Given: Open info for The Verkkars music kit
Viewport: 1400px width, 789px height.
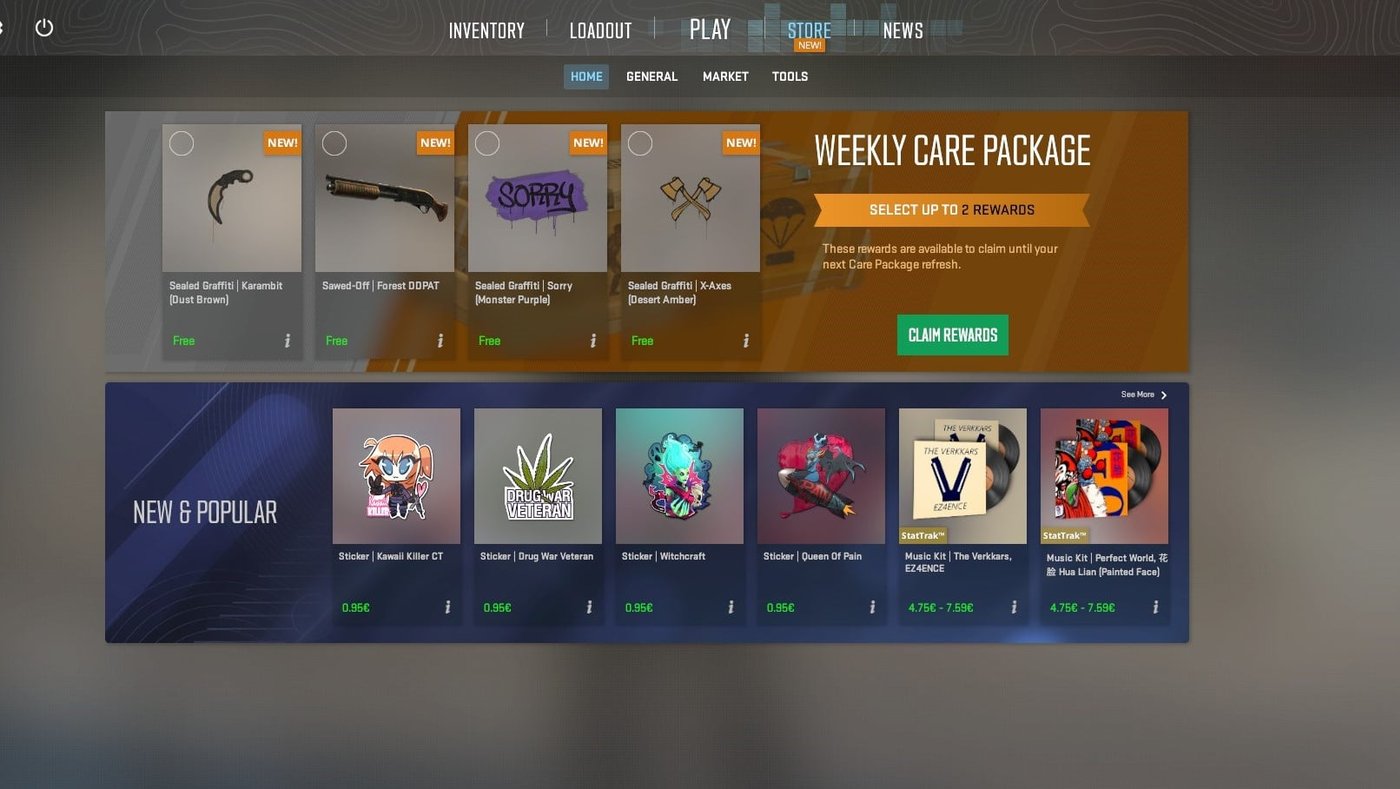Looking at the screenshot, I should 1015,606.
